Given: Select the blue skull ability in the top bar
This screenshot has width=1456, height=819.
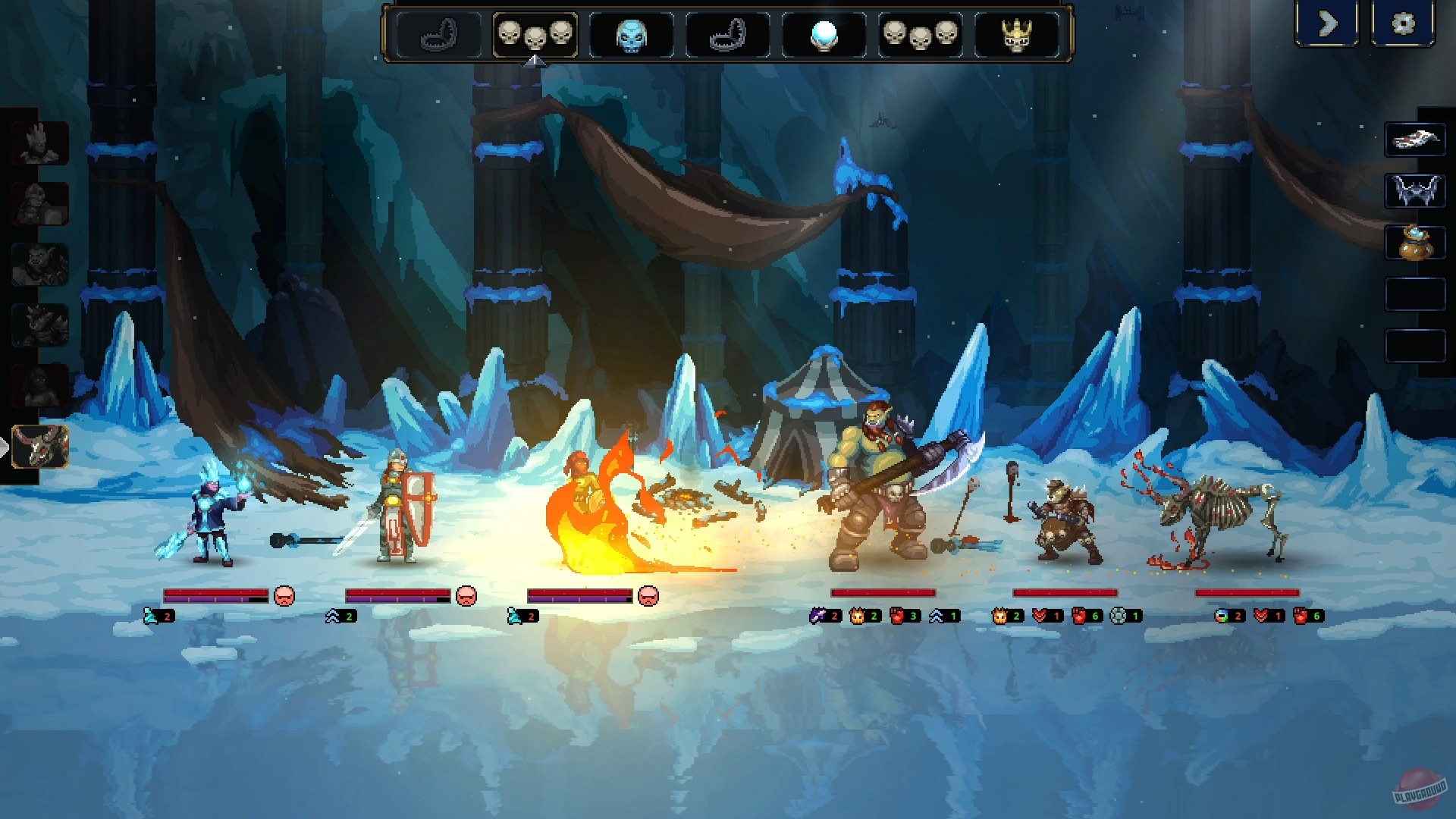Looking at the screenshot, I should click(631, 34).
